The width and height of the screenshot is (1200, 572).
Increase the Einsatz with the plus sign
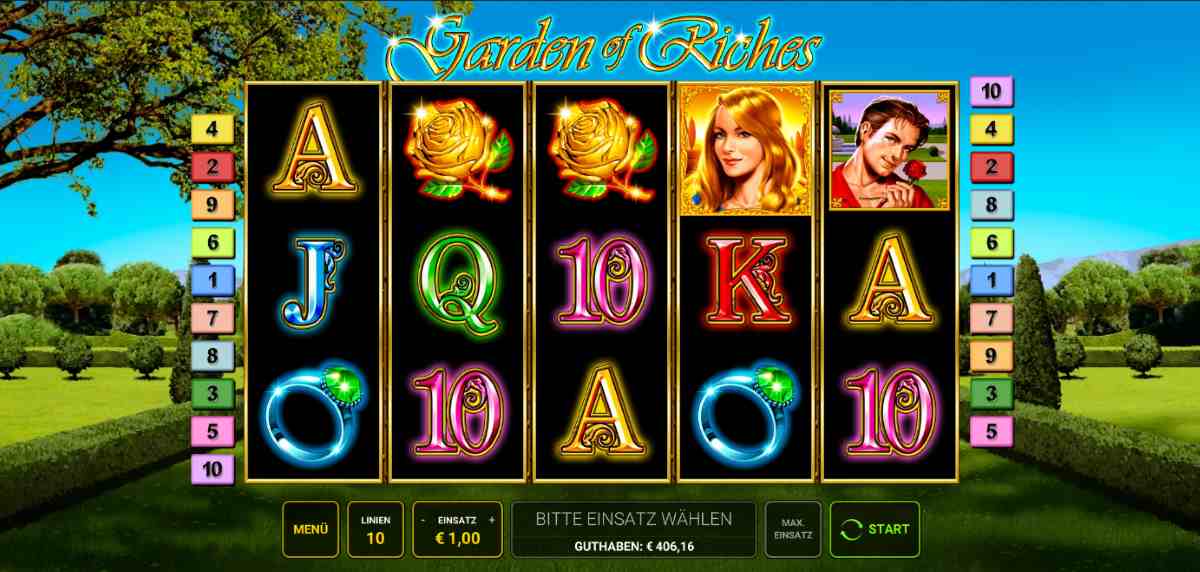492,520
